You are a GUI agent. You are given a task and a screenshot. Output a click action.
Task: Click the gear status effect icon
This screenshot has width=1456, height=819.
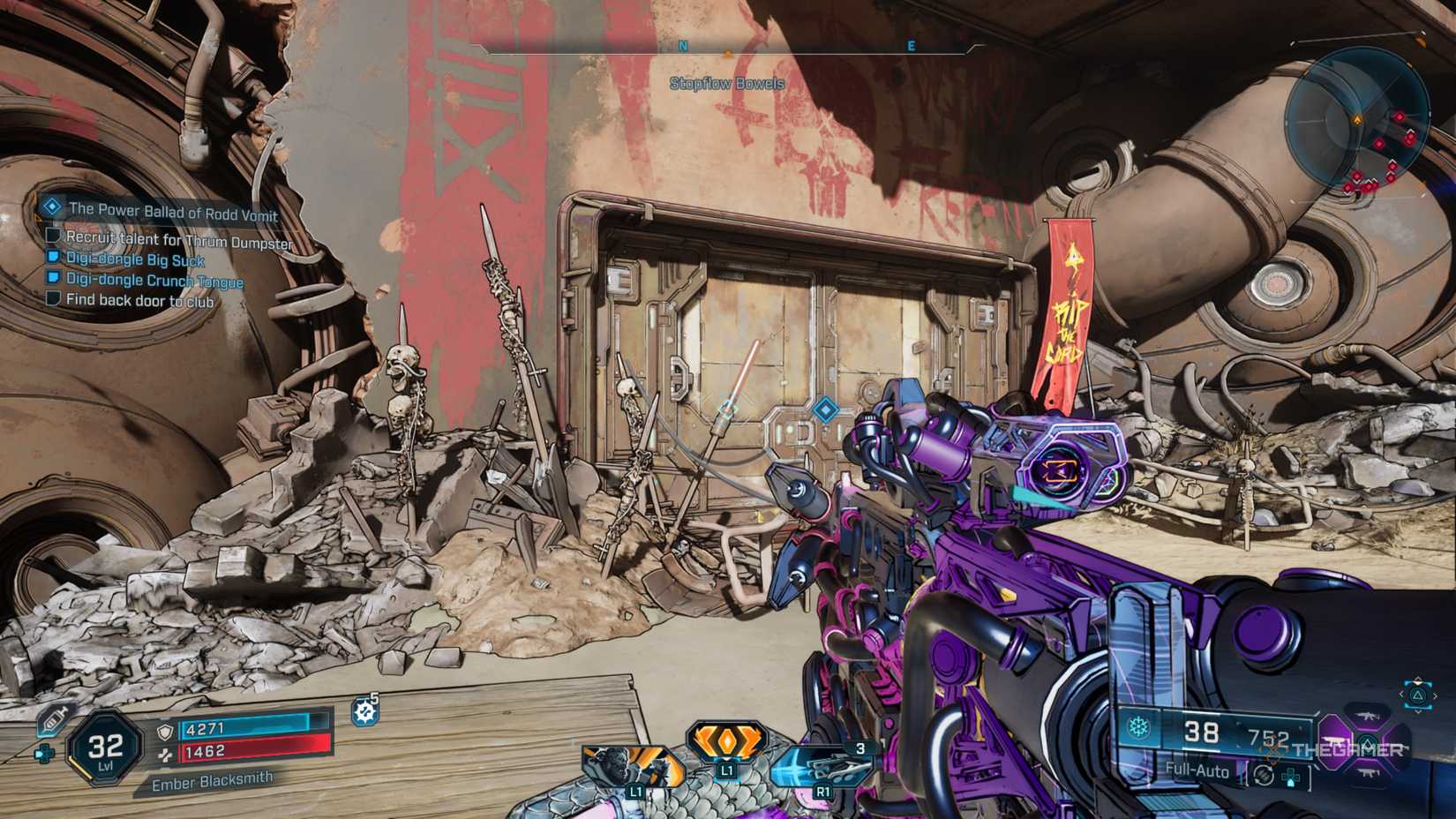[365, 710]
